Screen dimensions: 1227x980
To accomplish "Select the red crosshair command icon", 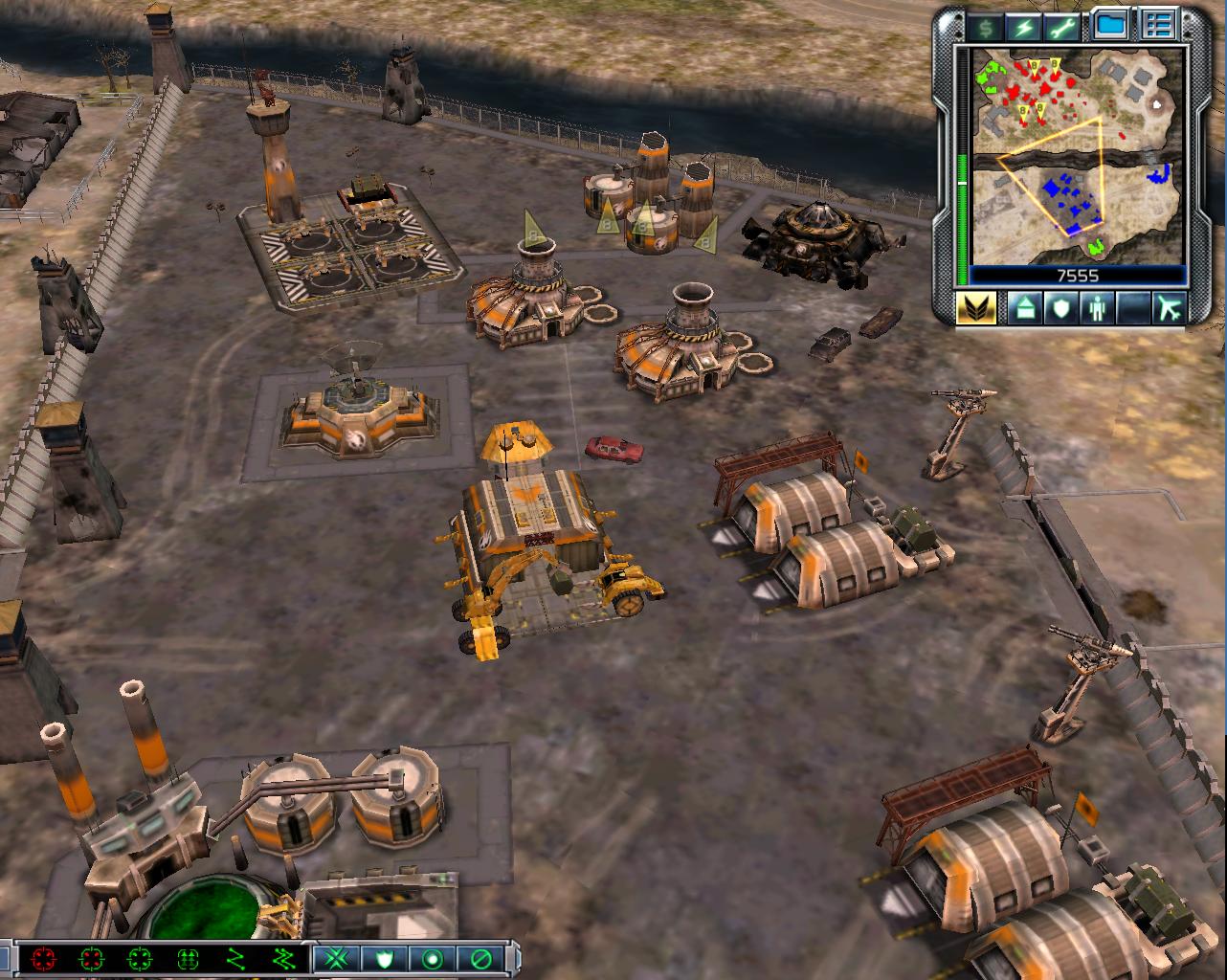I will pos(43,958).
